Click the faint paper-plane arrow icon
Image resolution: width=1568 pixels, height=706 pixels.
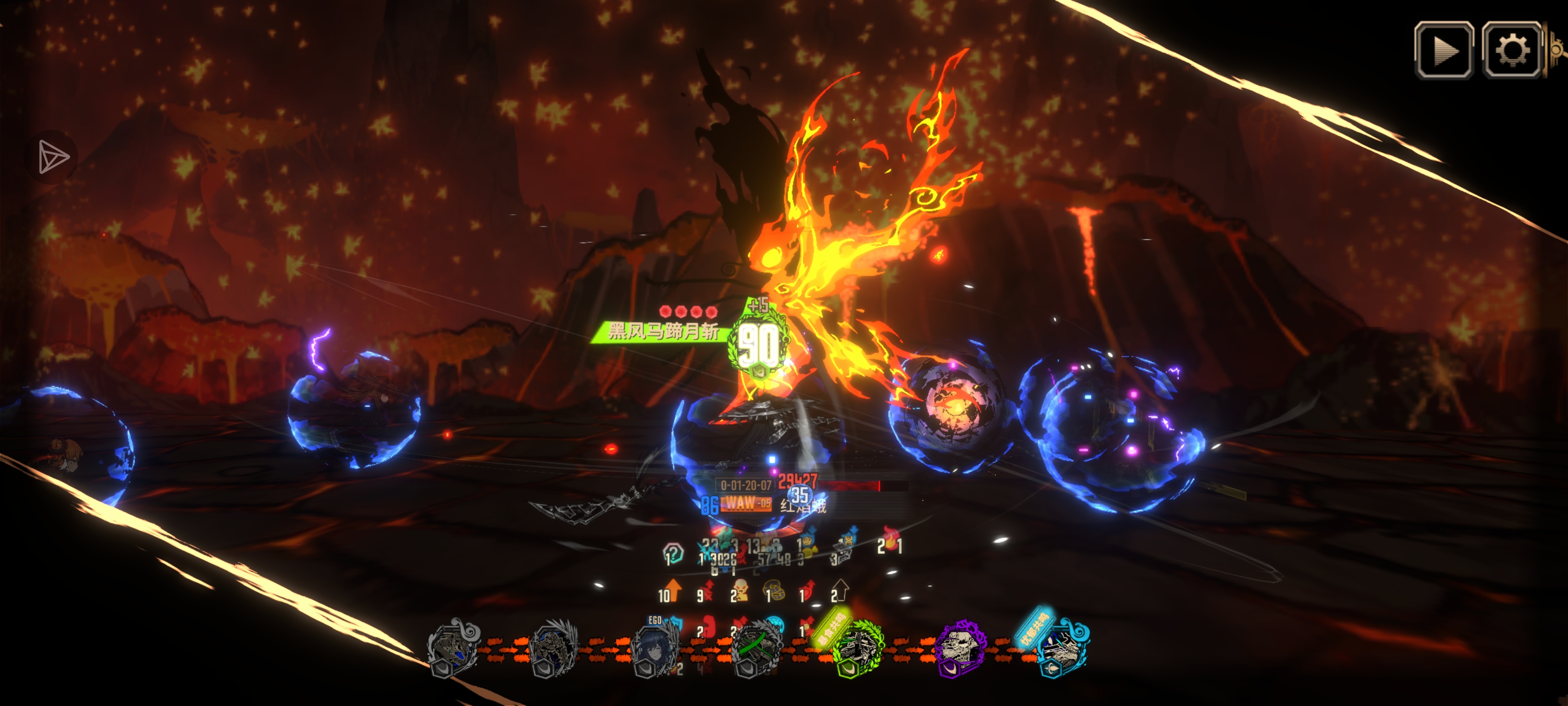[x=53, y=156]
